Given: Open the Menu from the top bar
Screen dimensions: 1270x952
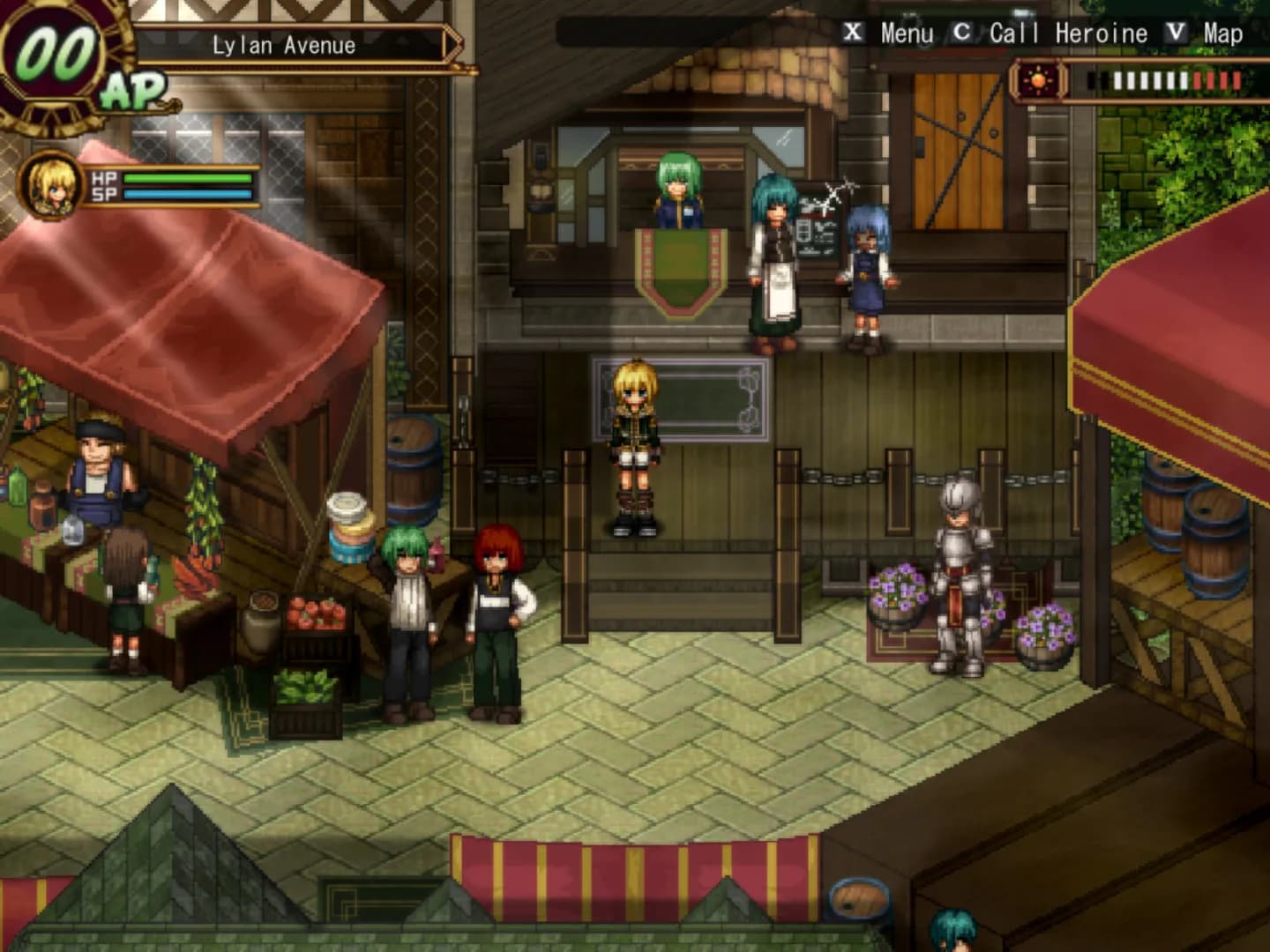Looking at the screenshot, I should [x=906, y=33].
